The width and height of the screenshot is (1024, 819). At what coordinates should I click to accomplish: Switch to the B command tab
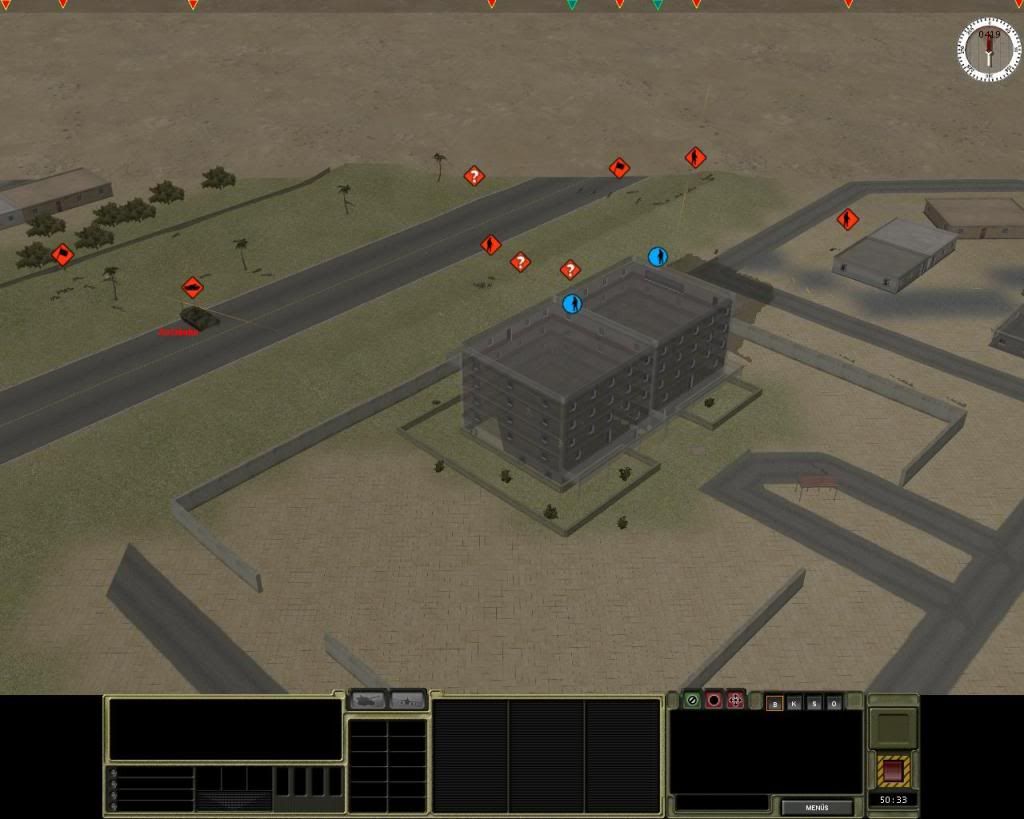point(774,703)
